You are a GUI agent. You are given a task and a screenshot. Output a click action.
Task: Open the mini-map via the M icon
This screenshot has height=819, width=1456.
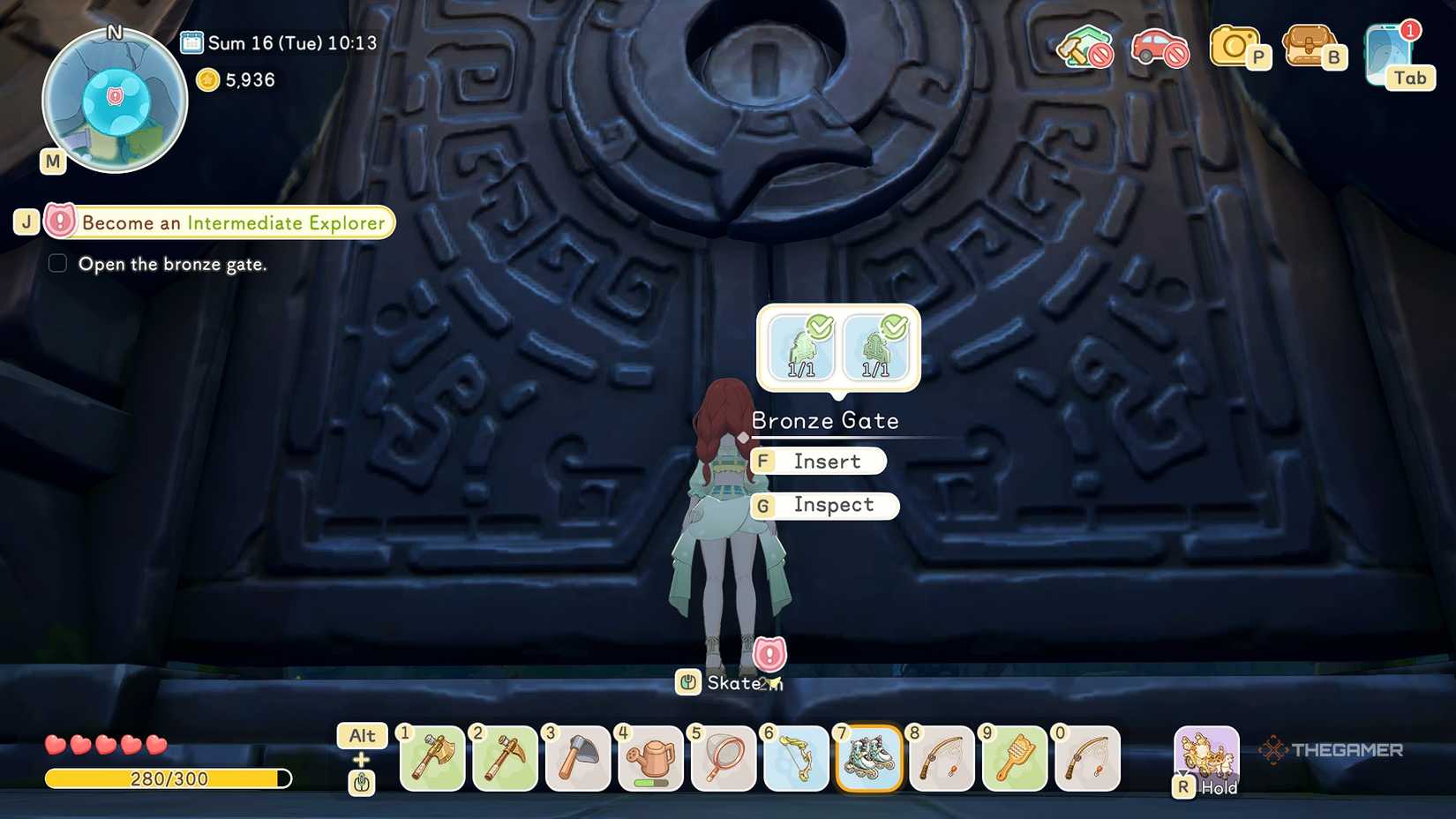(x=52, y=162)
